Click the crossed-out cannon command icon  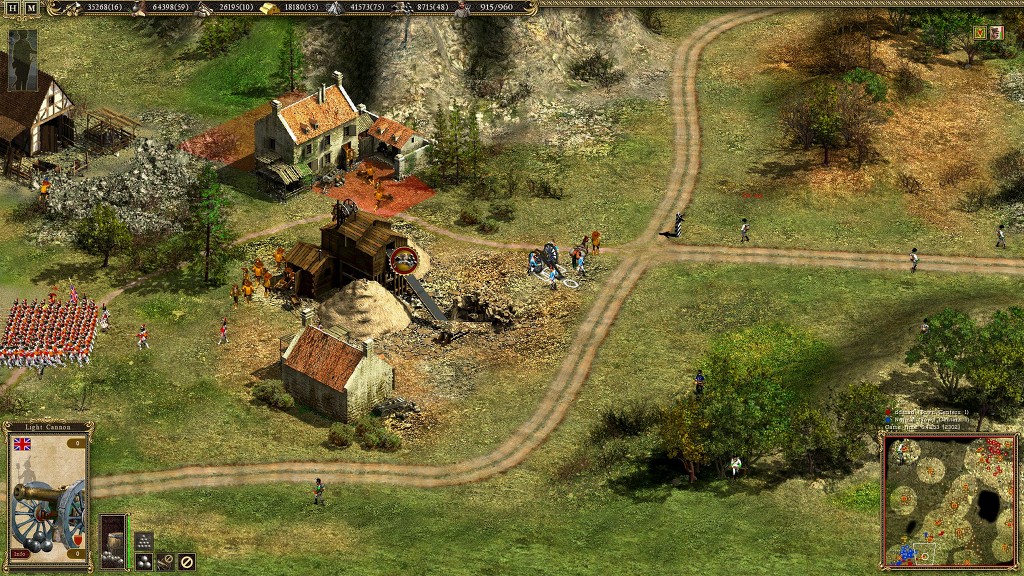[165, 561]
